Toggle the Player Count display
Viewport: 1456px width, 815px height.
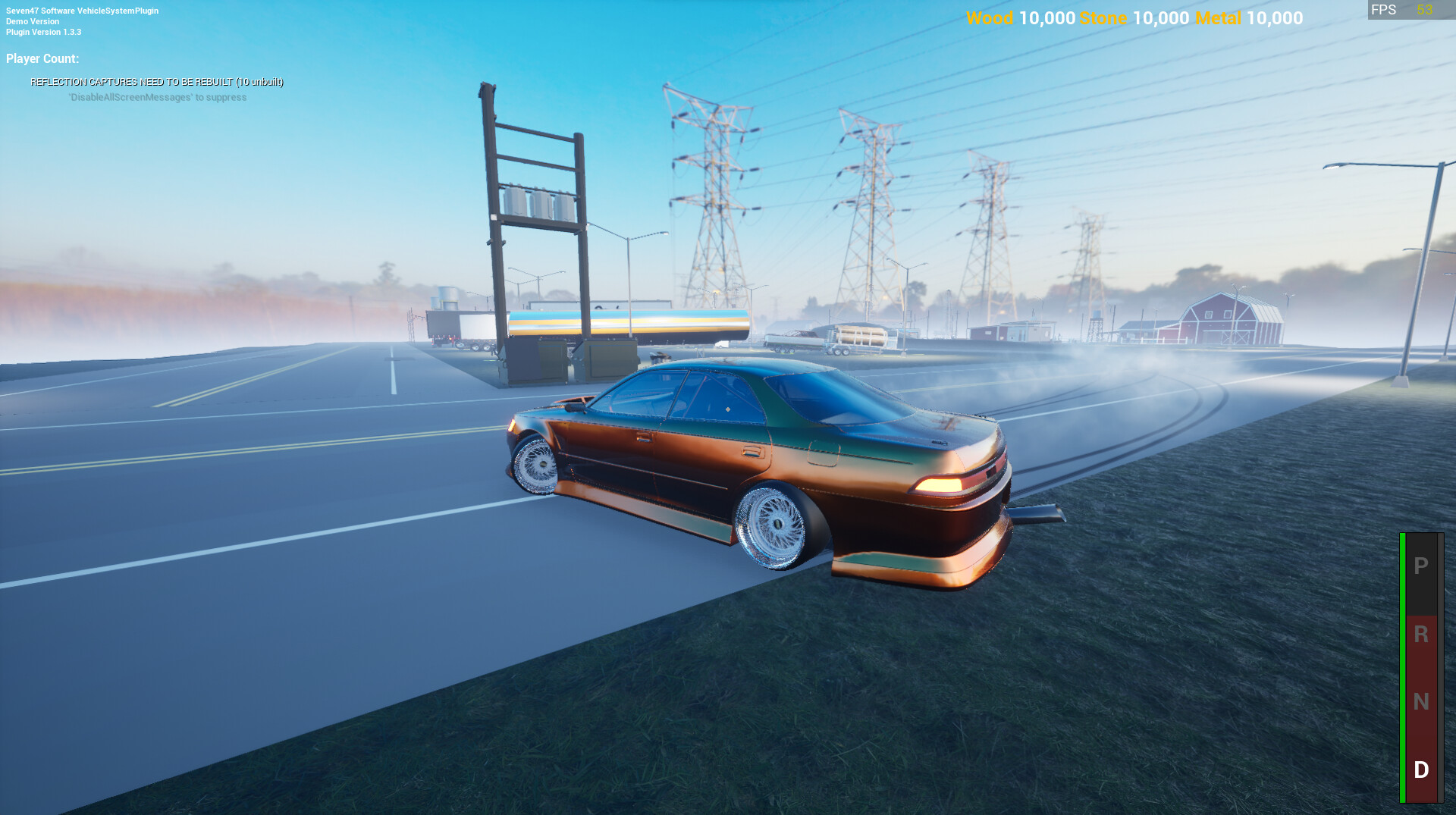point(42,57)
